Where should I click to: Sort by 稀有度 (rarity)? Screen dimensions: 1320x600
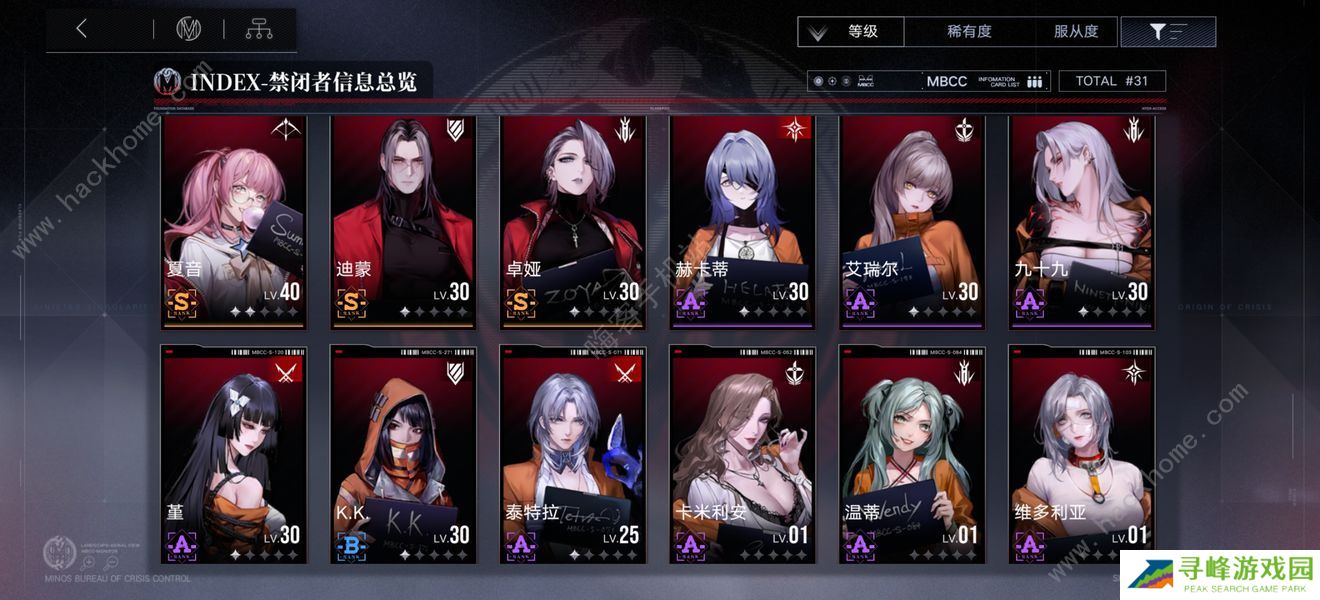(x=968, y=32)
